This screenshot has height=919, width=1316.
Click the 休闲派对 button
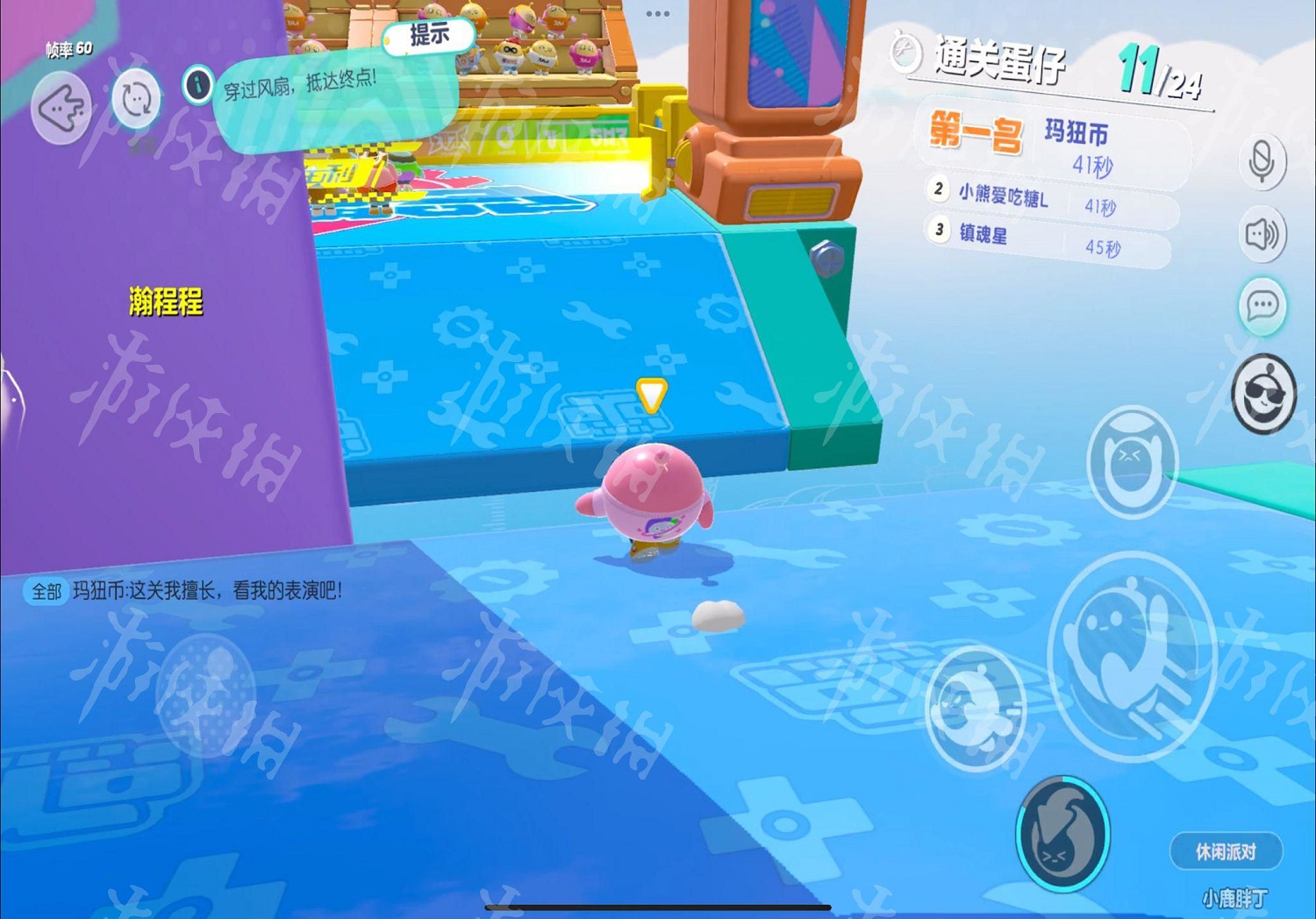1227,851
